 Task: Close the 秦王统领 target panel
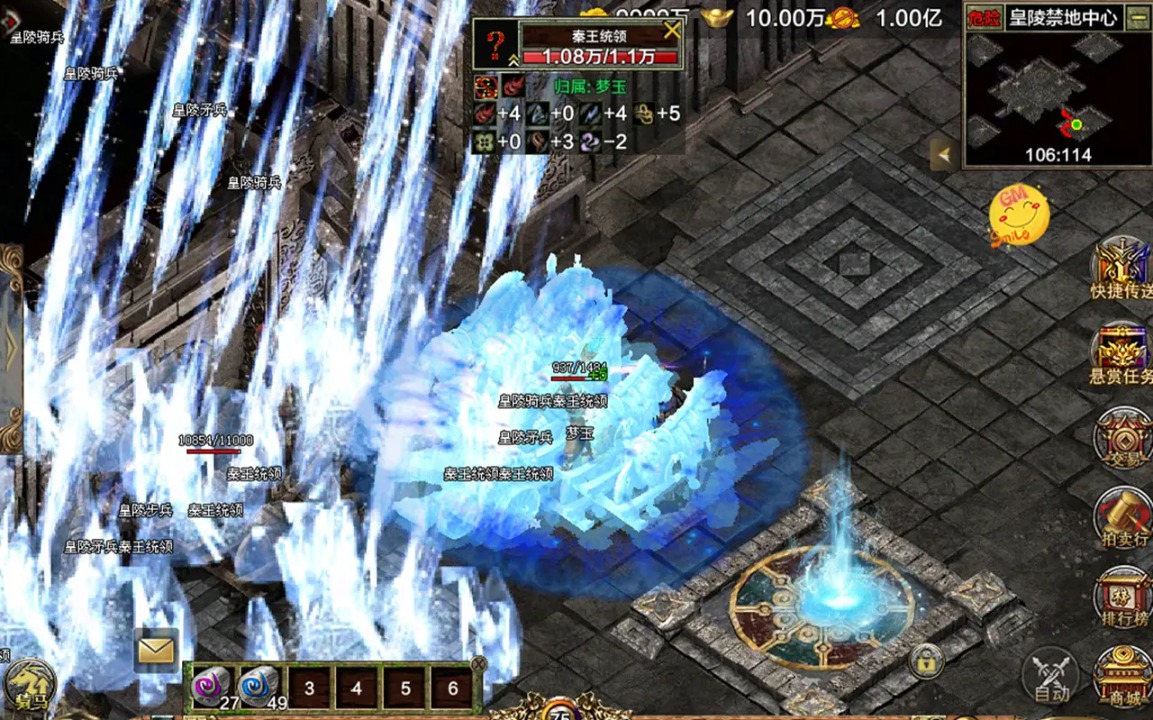pos(672,30)
